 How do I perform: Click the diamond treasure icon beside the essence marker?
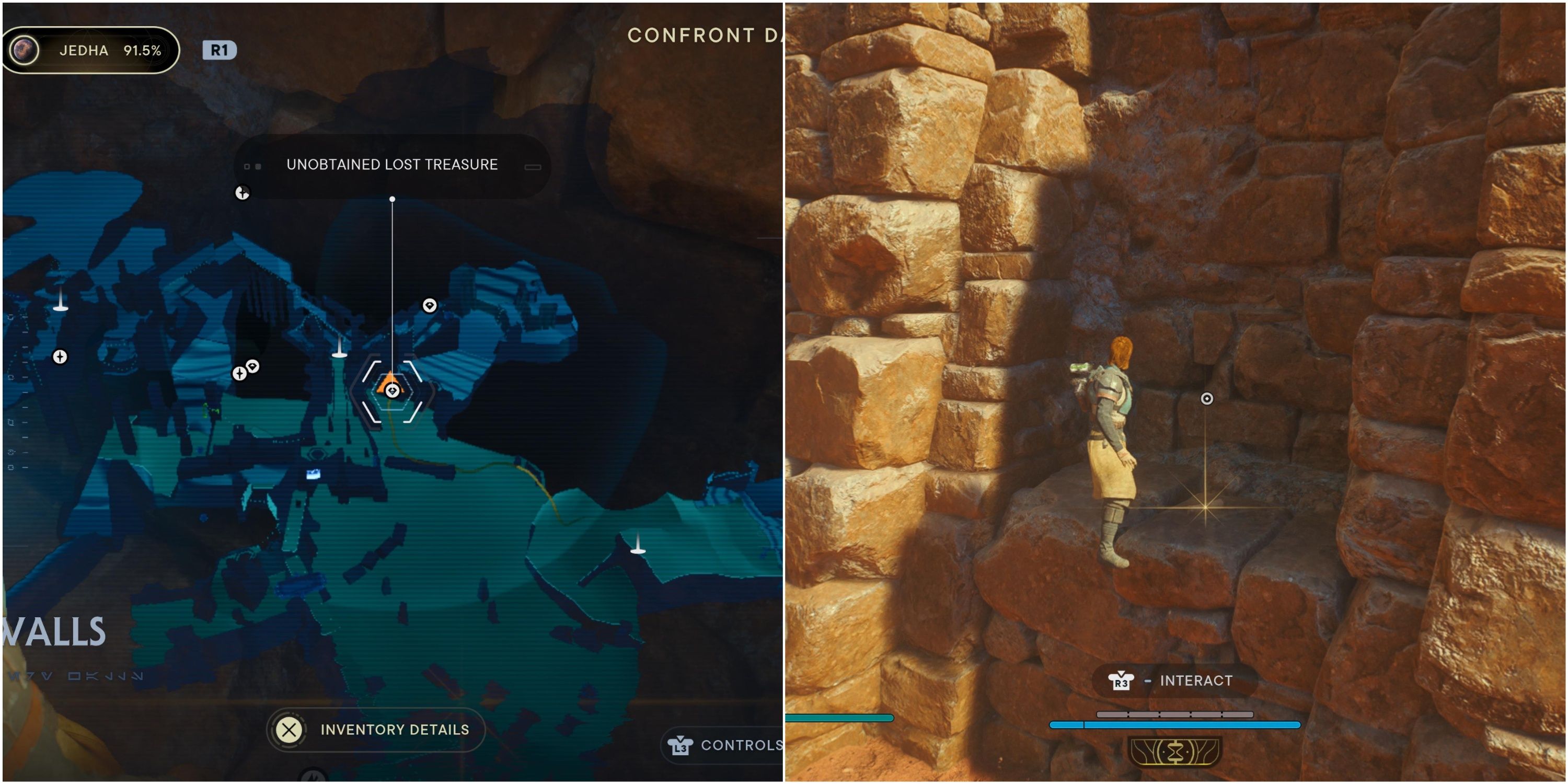coord(253,366)
